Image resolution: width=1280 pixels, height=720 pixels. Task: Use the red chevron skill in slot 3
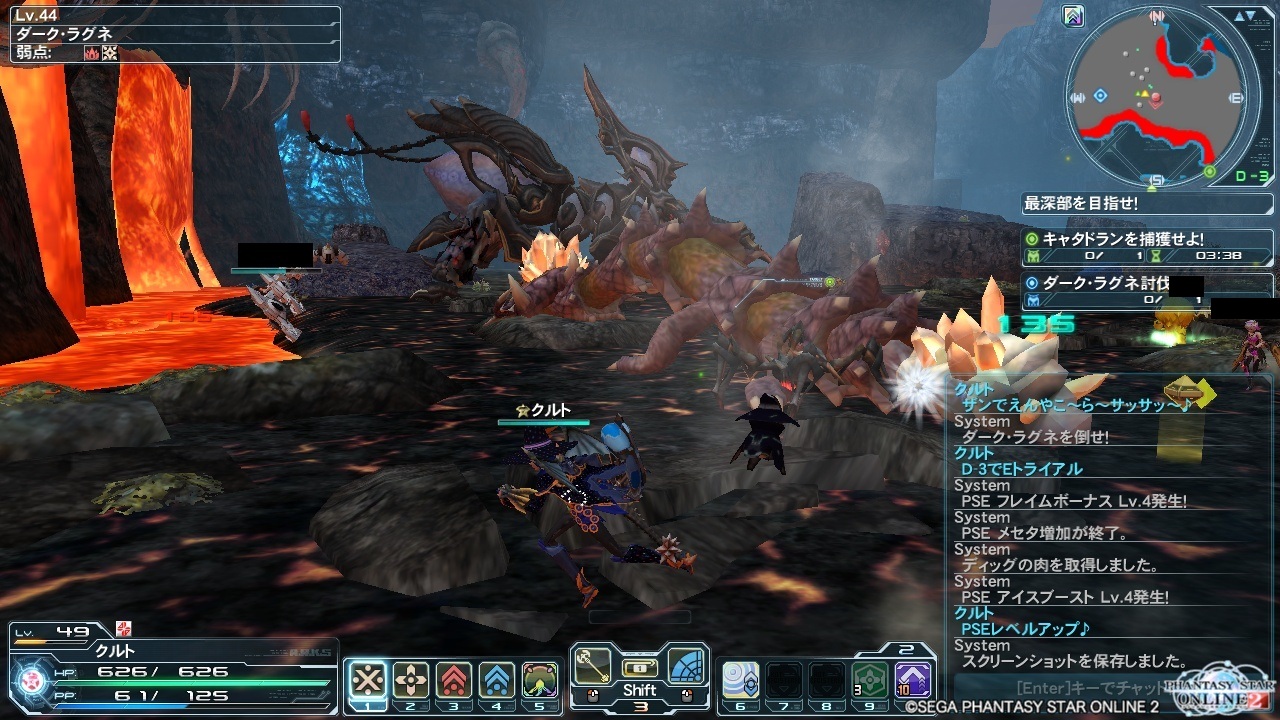click(x=454, y=680)
